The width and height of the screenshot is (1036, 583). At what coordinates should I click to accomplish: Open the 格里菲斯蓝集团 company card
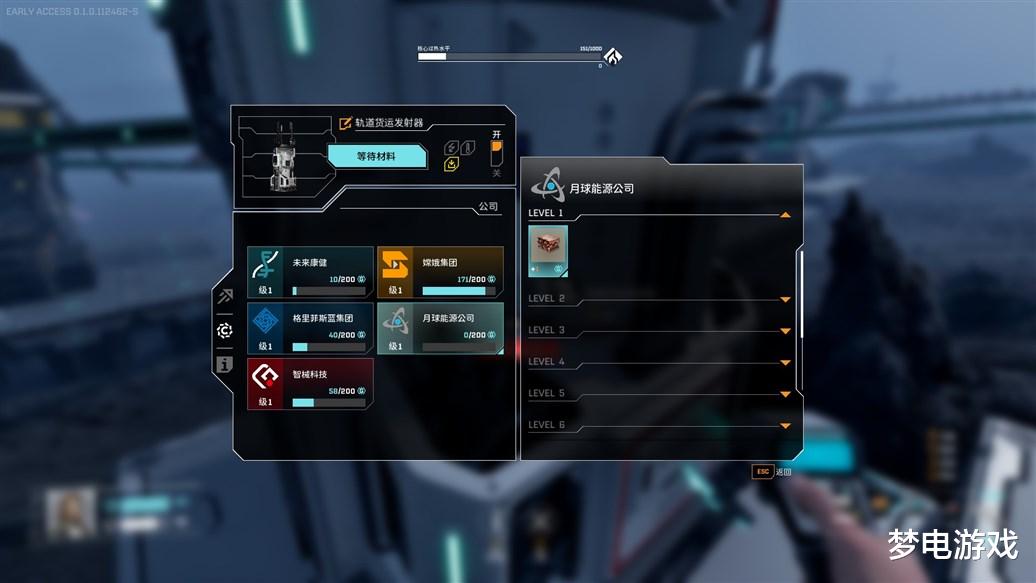pos(310,328)
